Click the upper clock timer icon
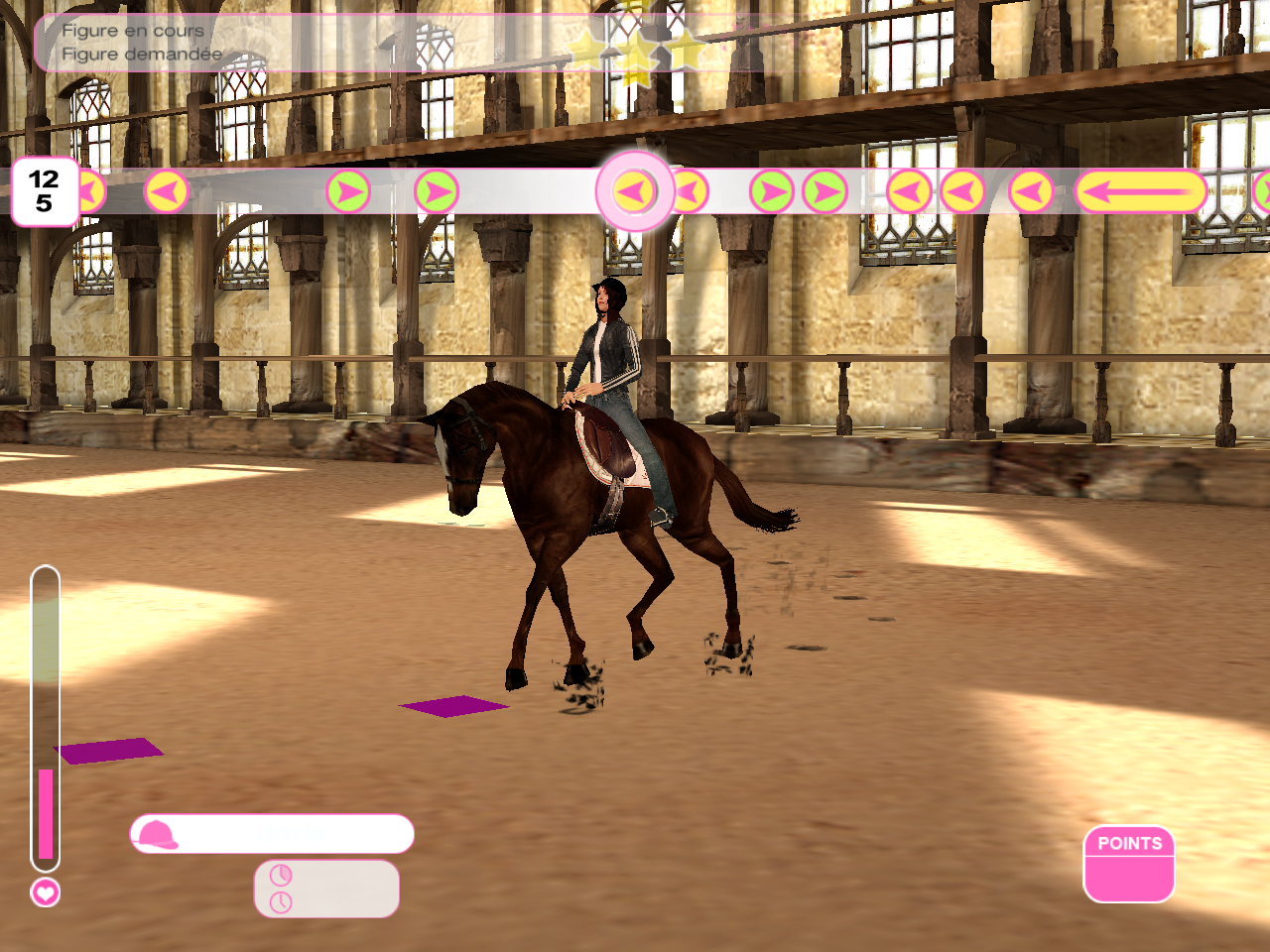Image resolution: width=1270 pixels, height=952 pixels. [x=281, y=875]
